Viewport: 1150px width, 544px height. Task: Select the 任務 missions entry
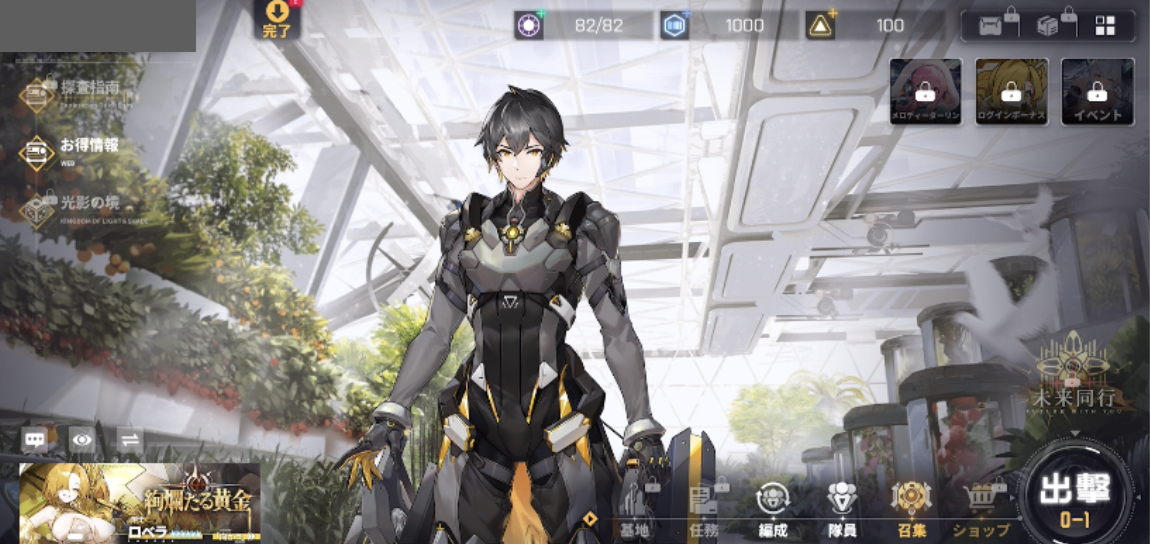[704, 507]
